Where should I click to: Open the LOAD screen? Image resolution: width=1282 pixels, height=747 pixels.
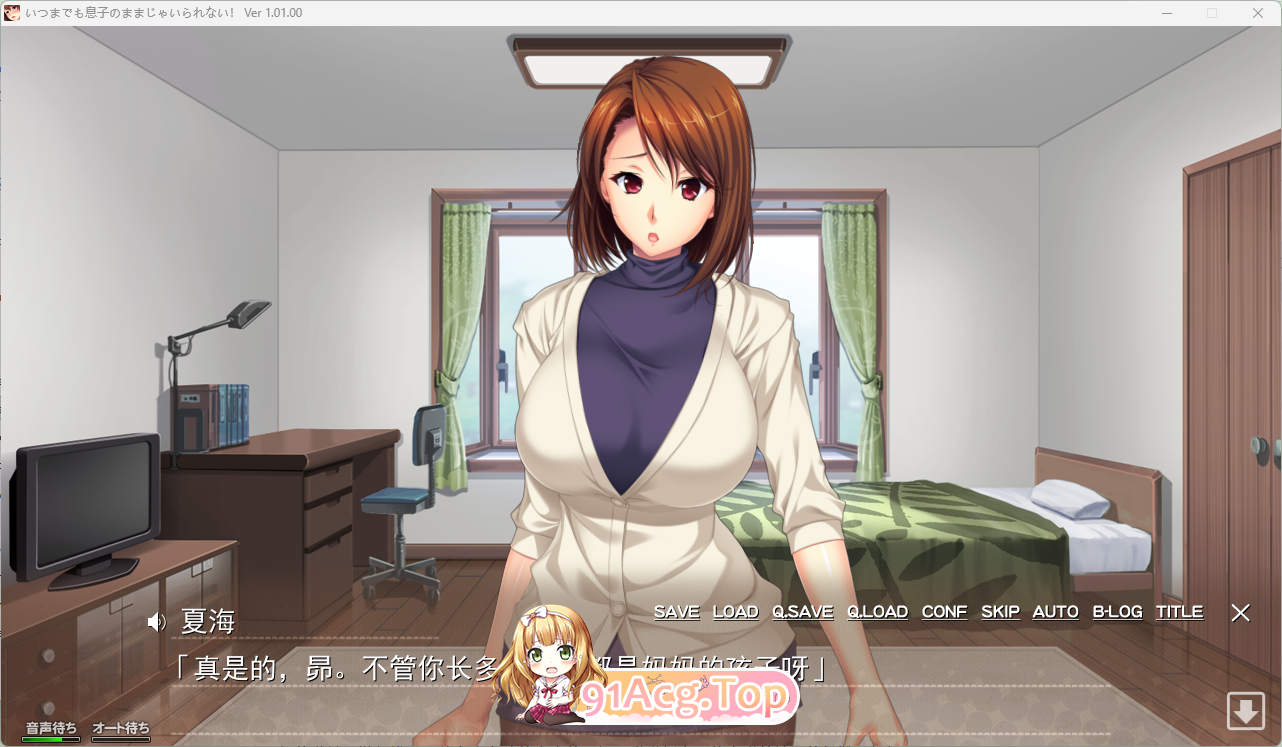coord(736,611)
